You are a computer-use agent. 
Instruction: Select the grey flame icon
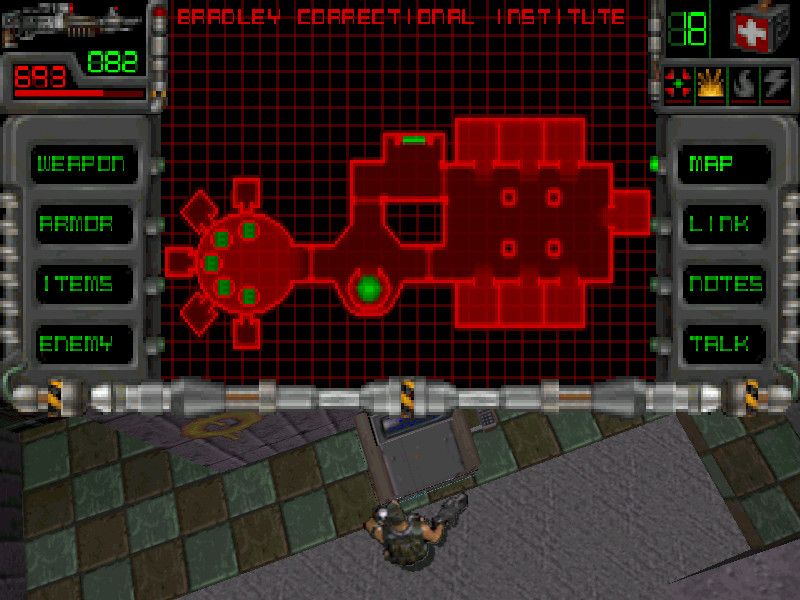click(x=745, y=87)
